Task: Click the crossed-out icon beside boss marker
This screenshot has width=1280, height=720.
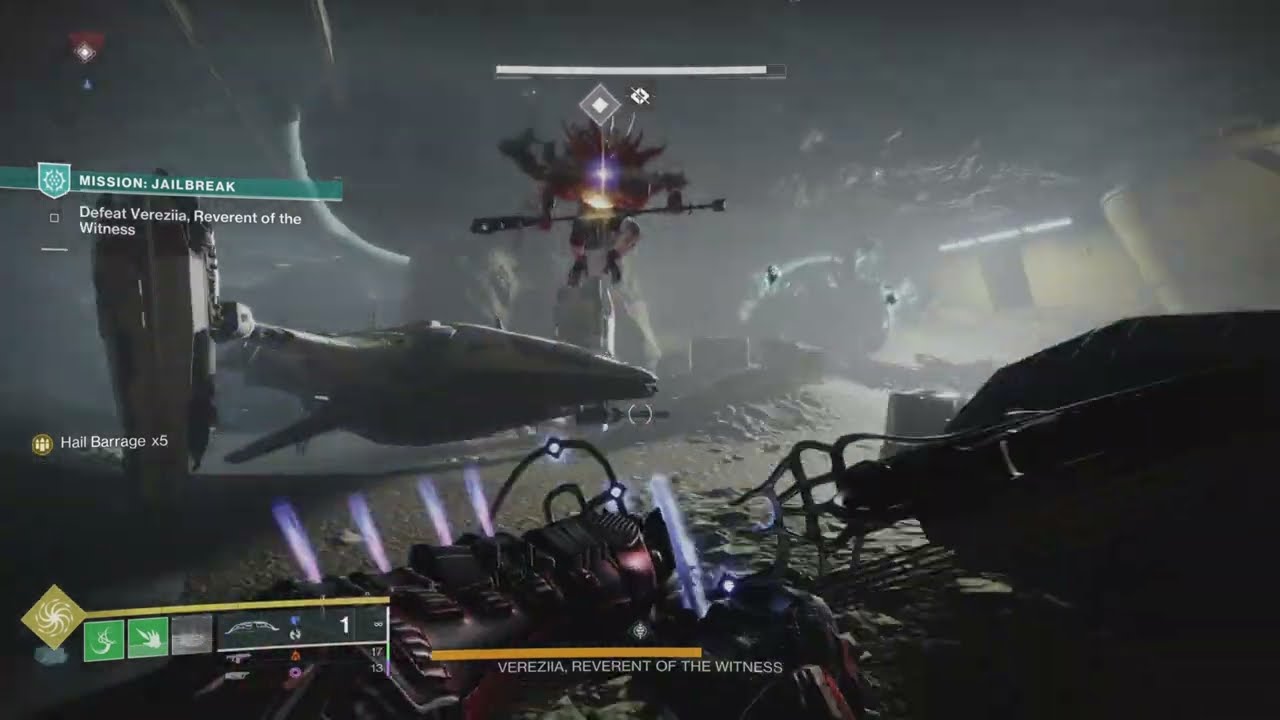Action: (640, 96)
